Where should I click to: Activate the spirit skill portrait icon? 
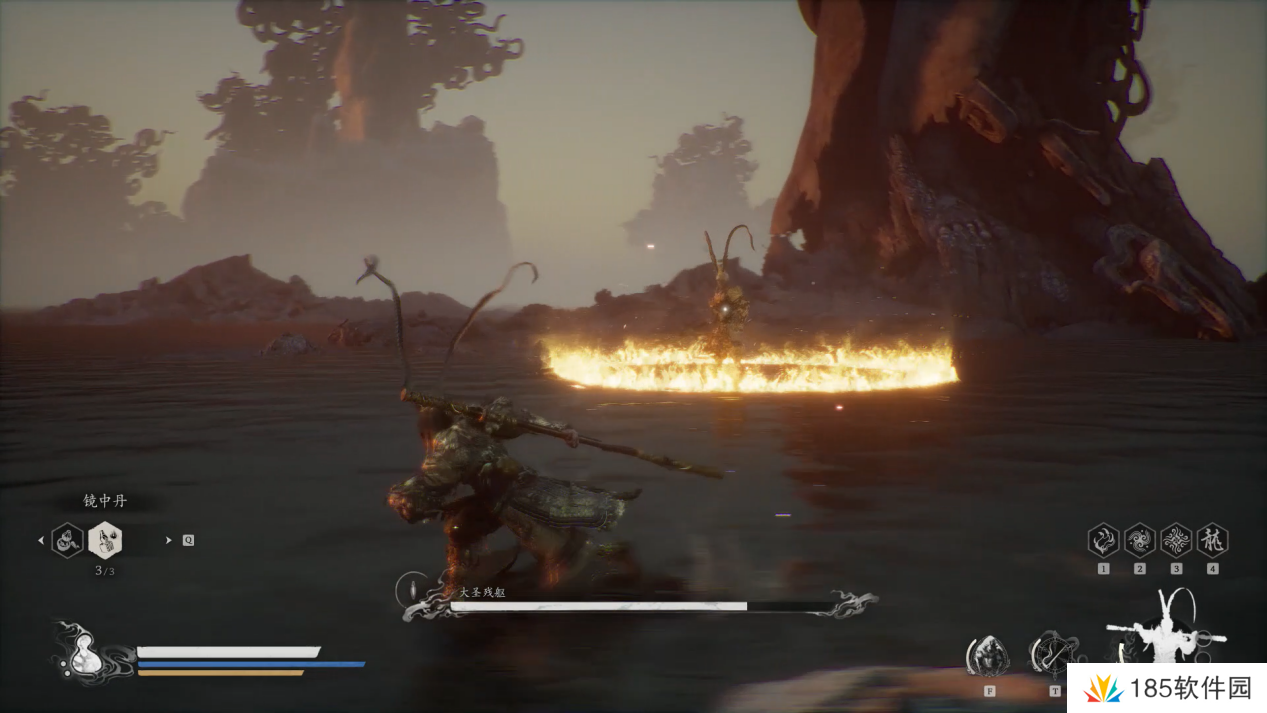coord(987,656)
